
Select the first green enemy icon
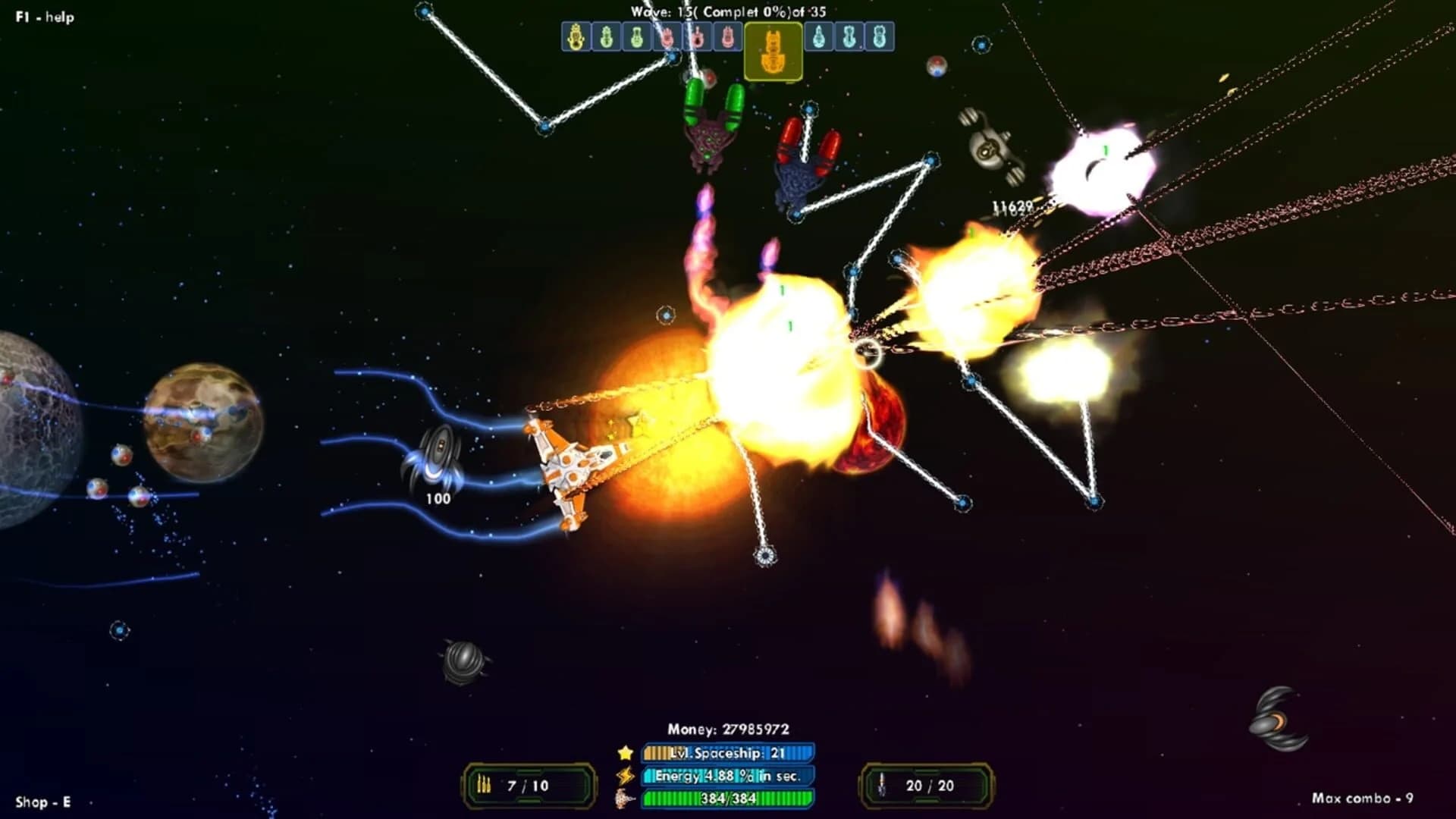[607, 36]
